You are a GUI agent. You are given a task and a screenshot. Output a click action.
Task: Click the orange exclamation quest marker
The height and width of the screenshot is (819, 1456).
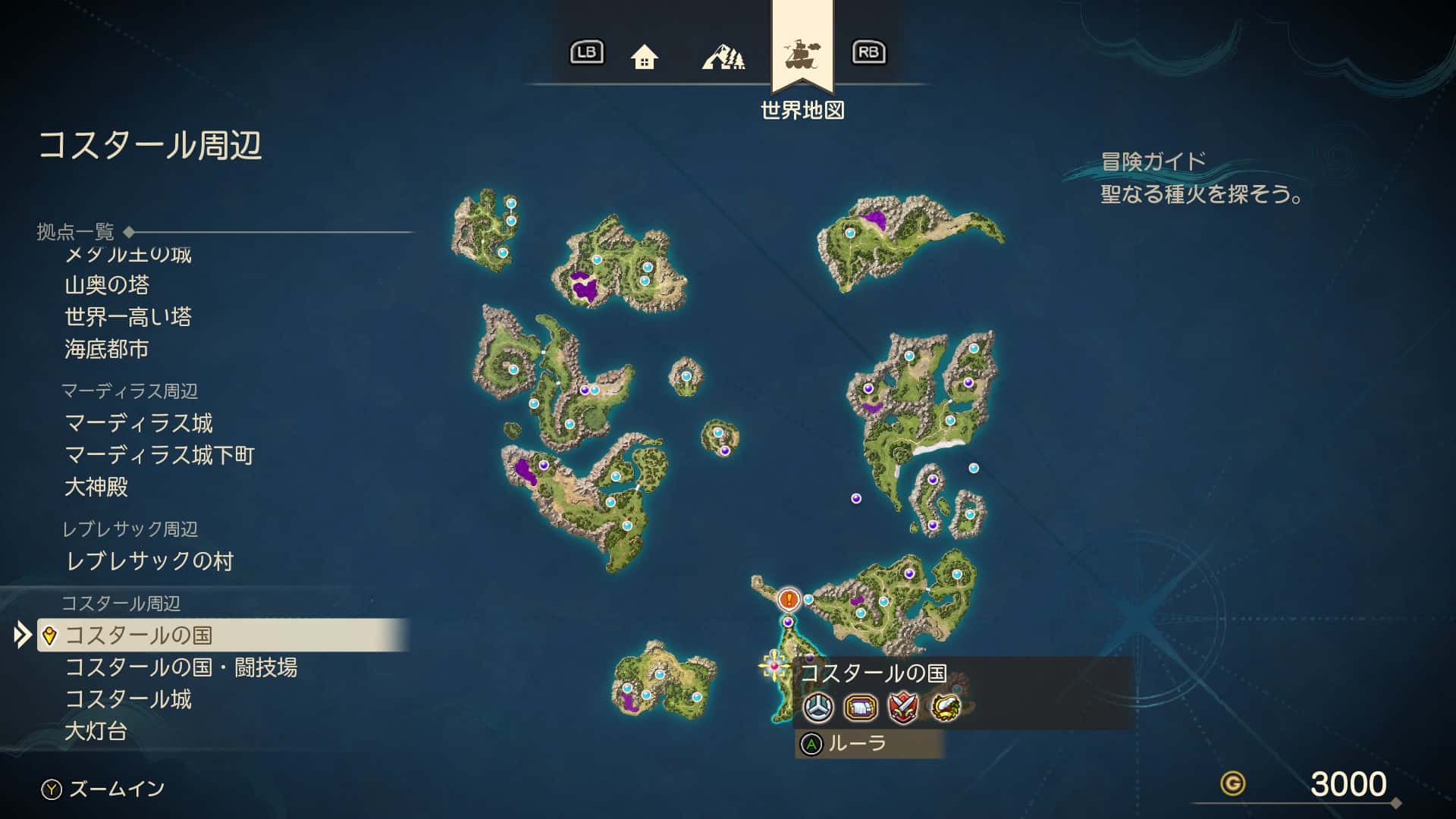pos(789,600)
